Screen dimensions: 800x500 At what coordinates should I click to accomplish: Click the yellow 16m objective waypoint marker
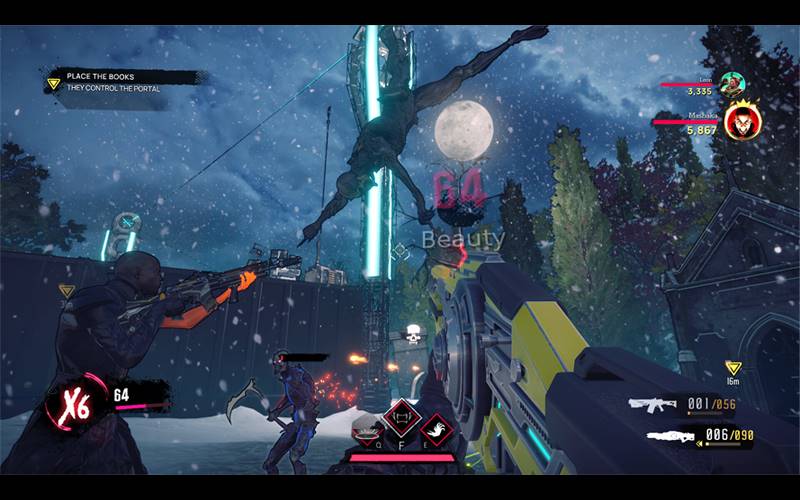click(732, 369)
